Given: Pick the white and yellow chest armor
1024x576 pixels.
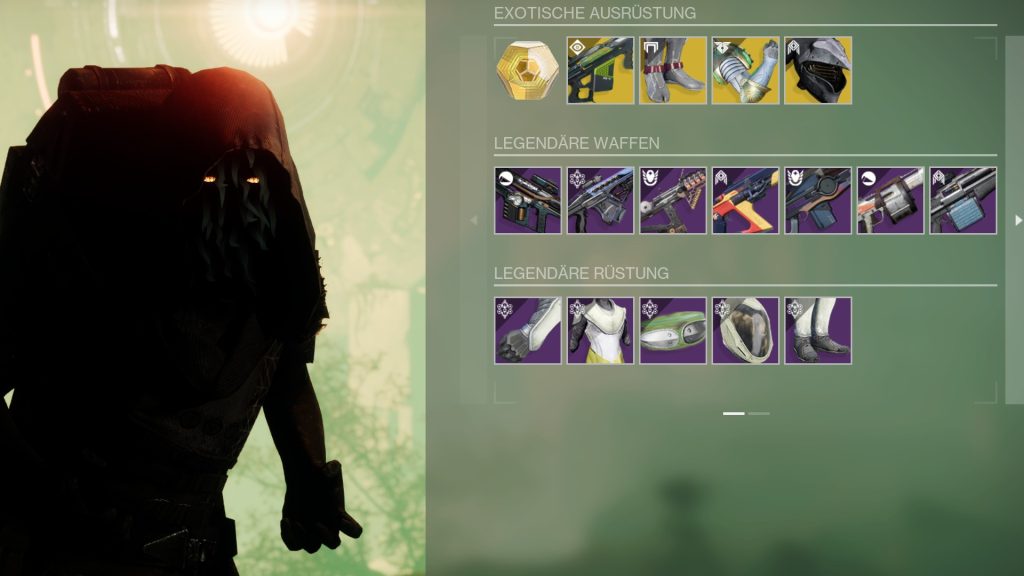Looking at the screenshot, I should click(600, 330).
